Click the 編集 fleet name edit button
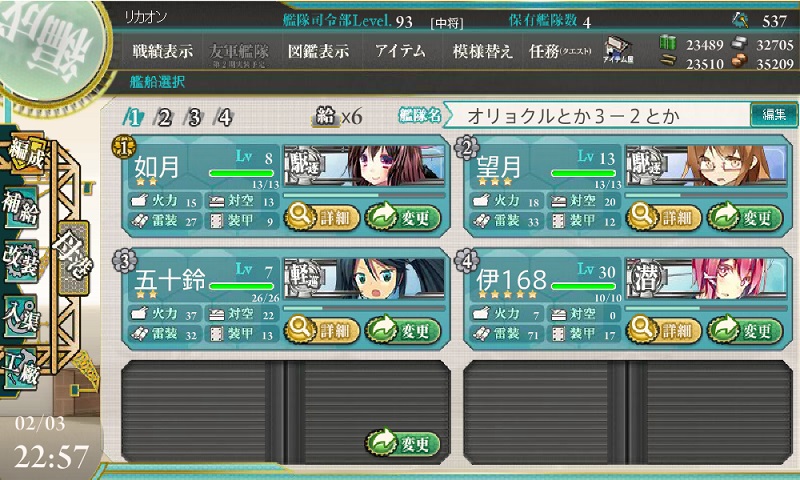 [x=774, y=116]
